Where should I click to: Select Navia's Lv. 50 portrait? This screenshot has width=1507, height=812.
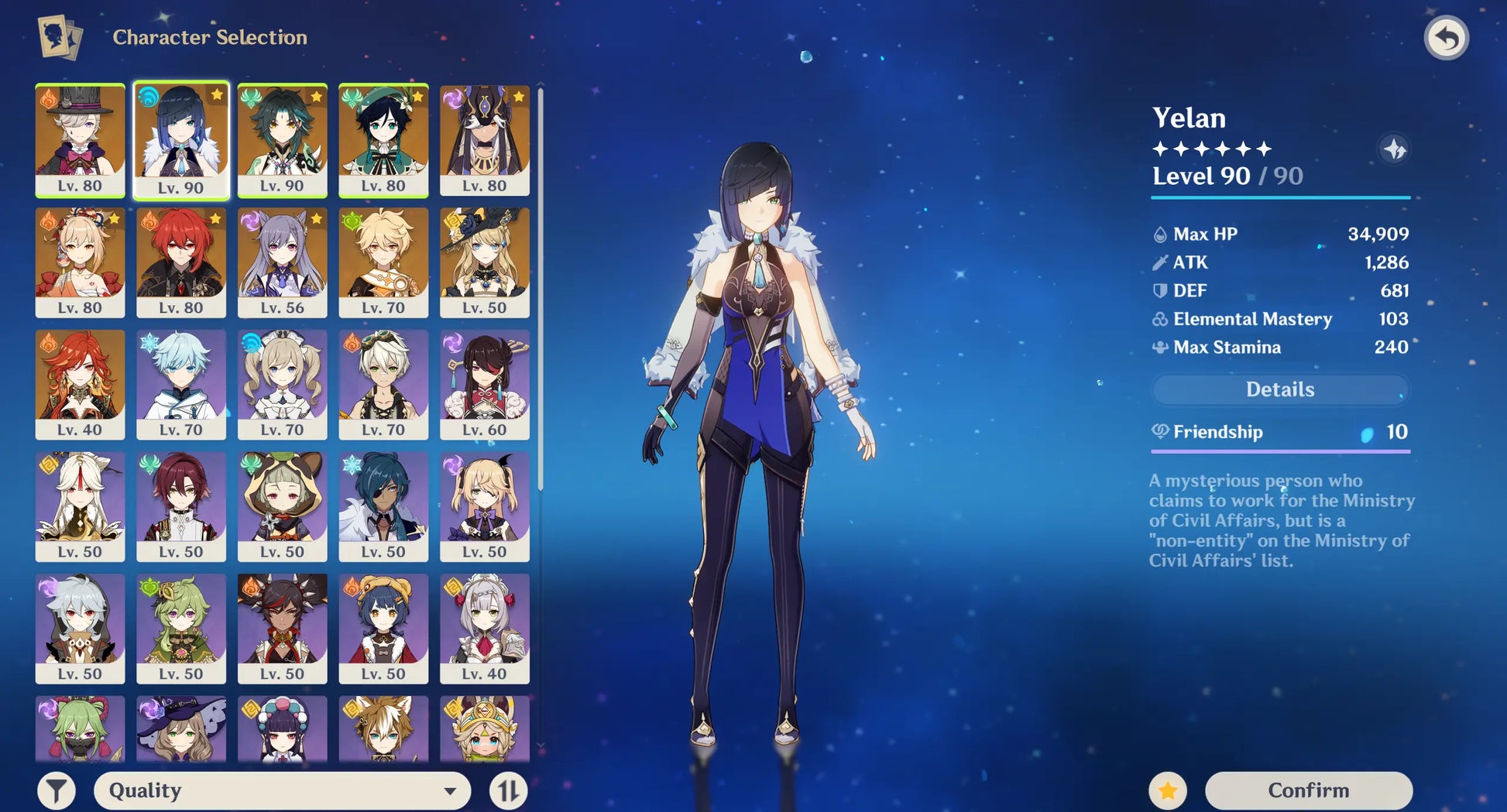(485, 262)
